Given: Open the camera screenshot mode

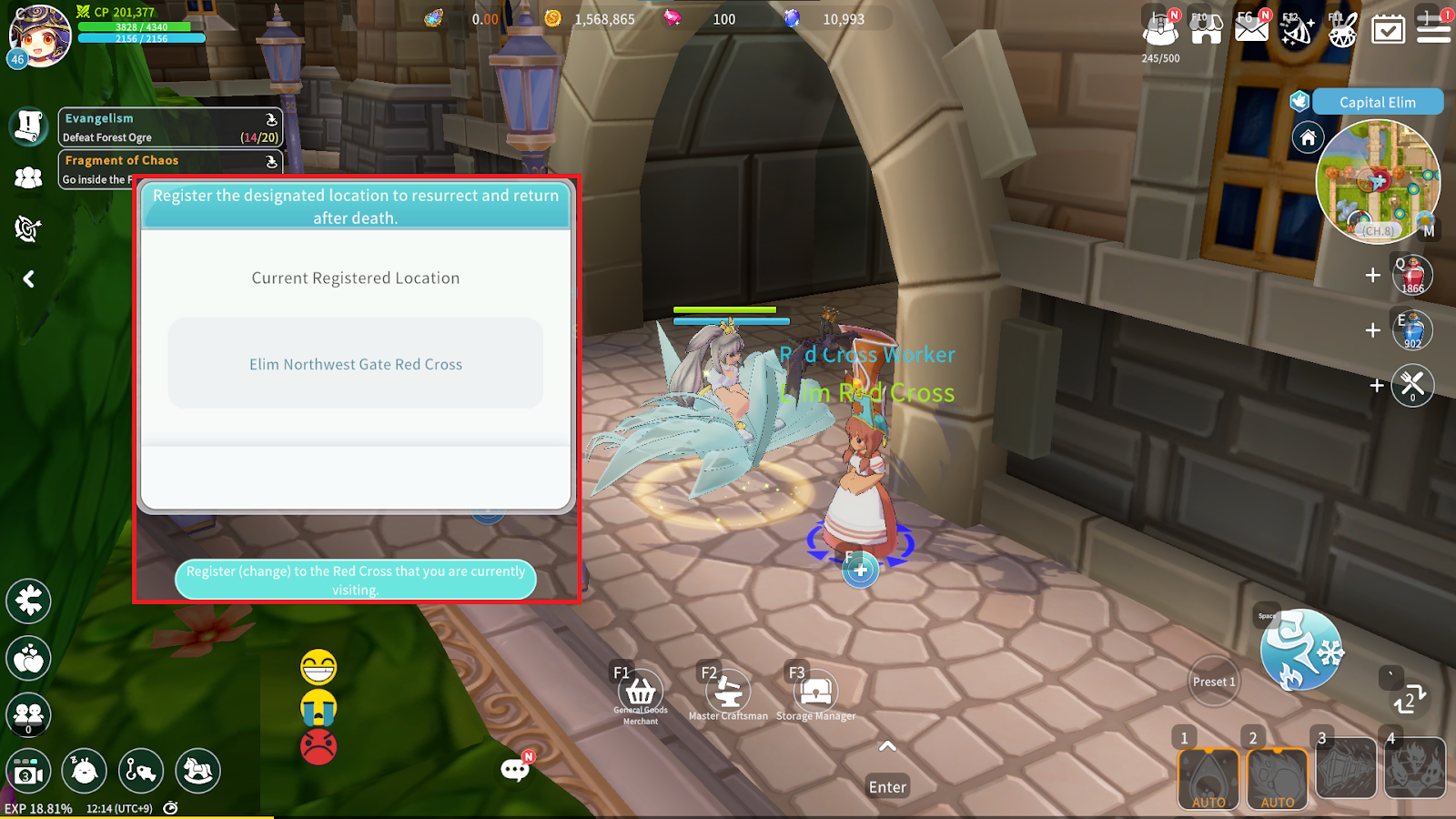Looking at the screenshot, I should (28, 773).
